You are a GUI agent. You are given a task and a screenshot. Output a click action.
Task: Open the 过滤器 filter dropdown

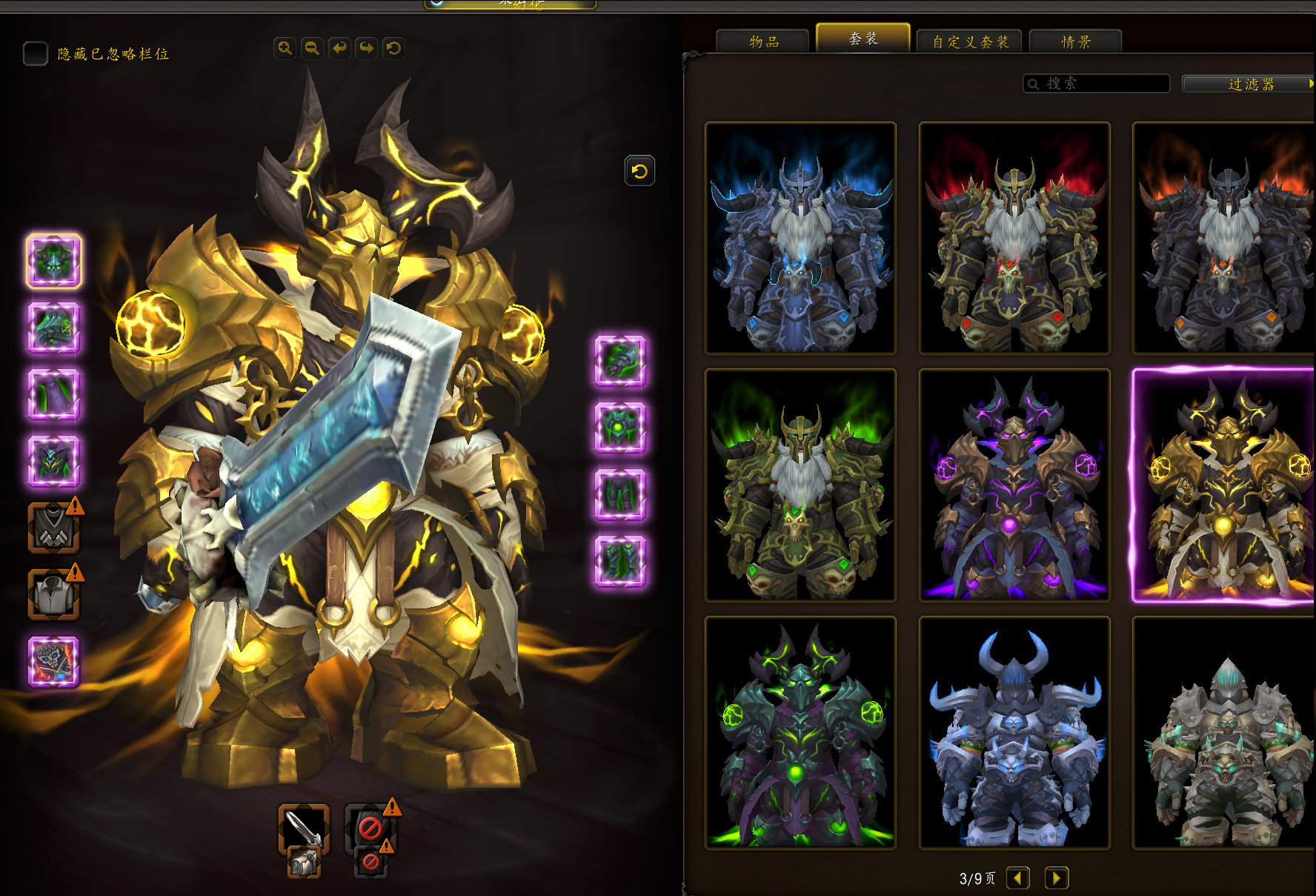coord(1249,84)
